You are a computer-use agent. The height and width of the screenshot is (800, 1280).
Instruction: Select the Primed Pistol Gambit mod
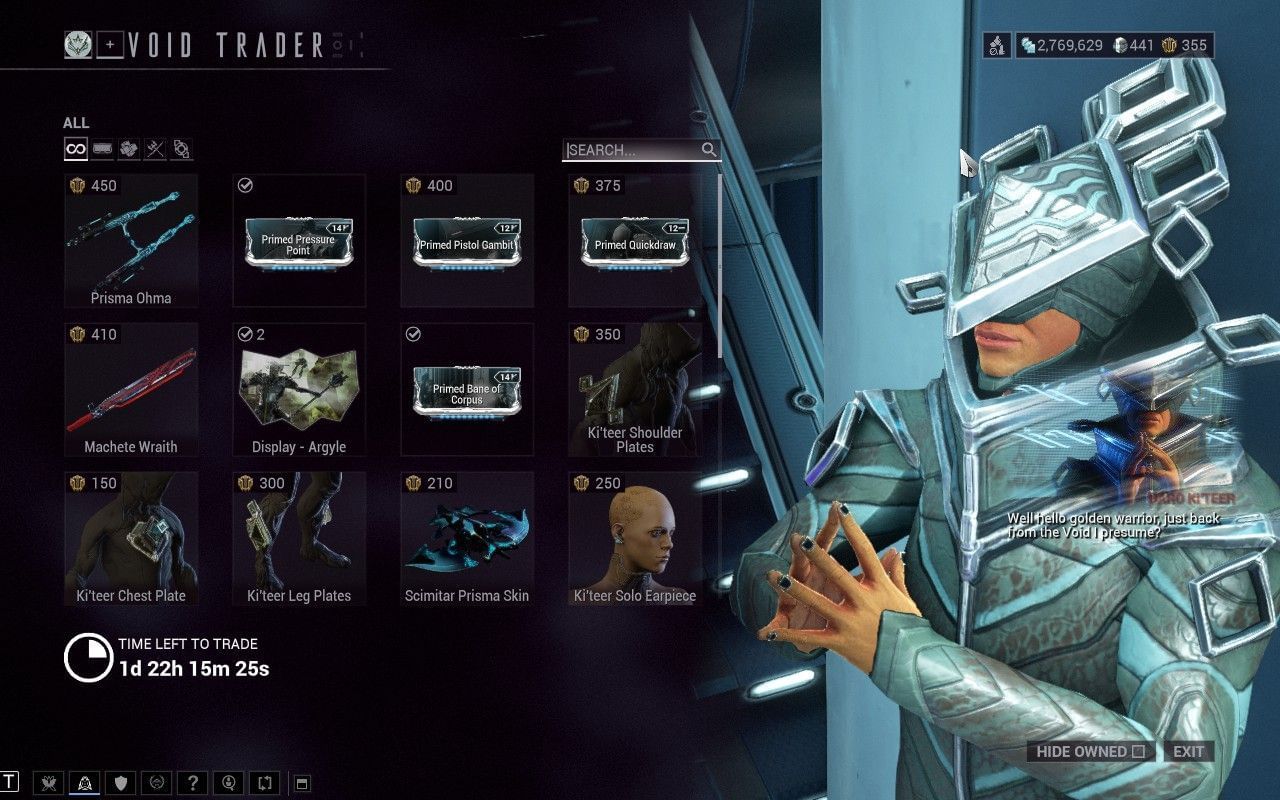click(467, 240)
